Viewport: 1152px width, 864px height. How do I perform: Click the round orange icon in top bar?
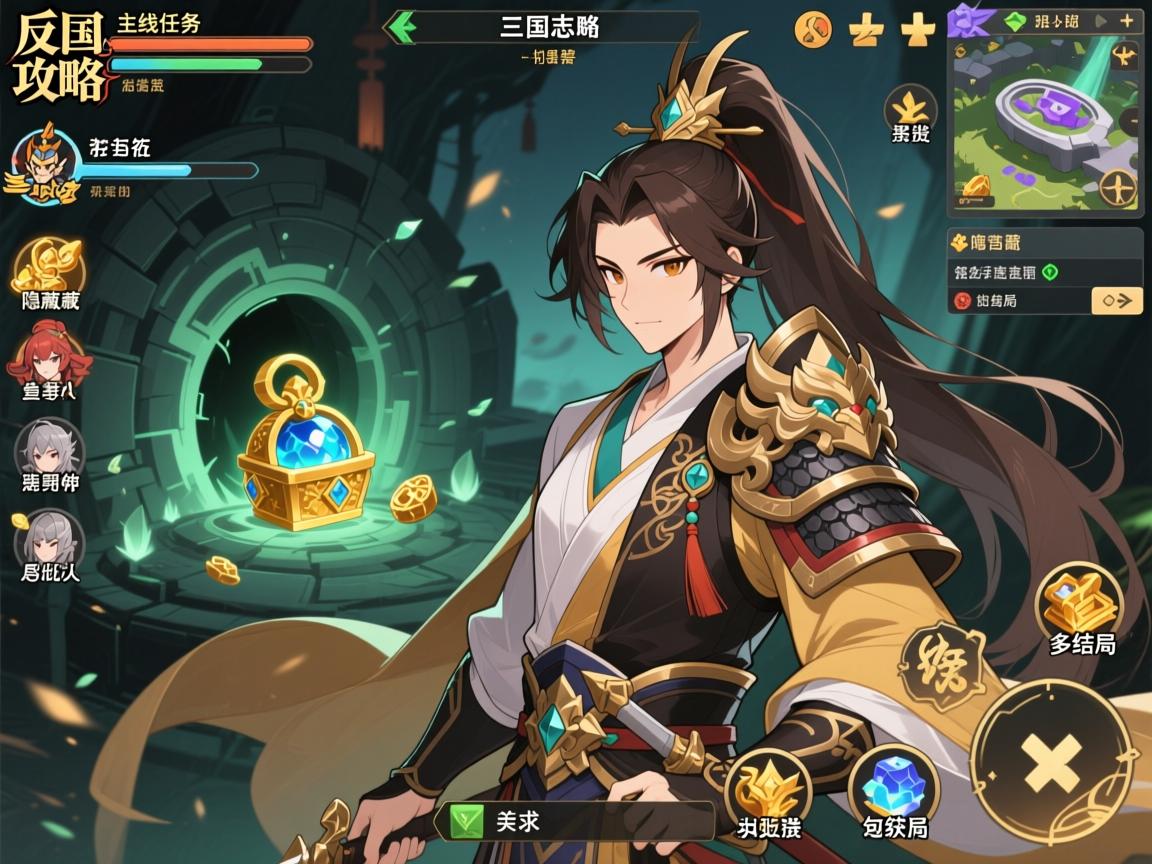(x=813, y=30)
